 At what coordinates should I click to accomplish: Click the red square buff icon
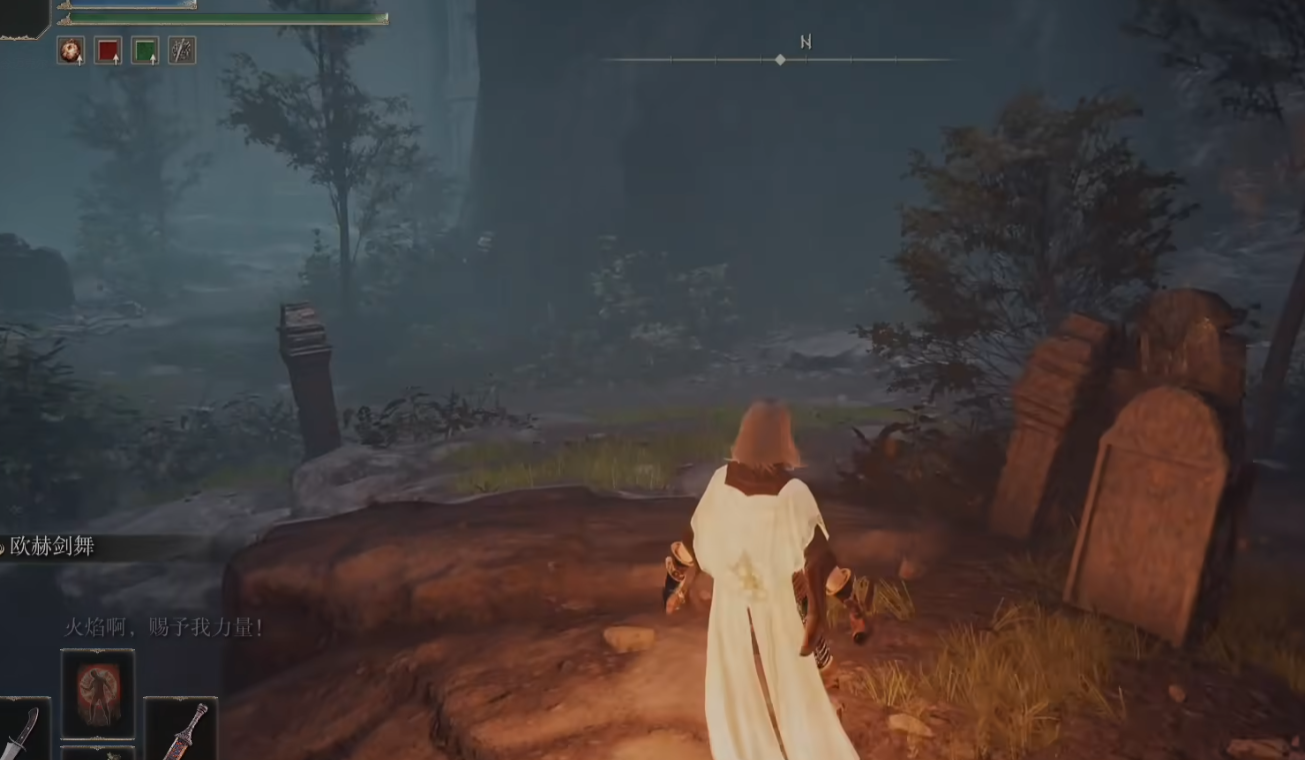[108, 50]
